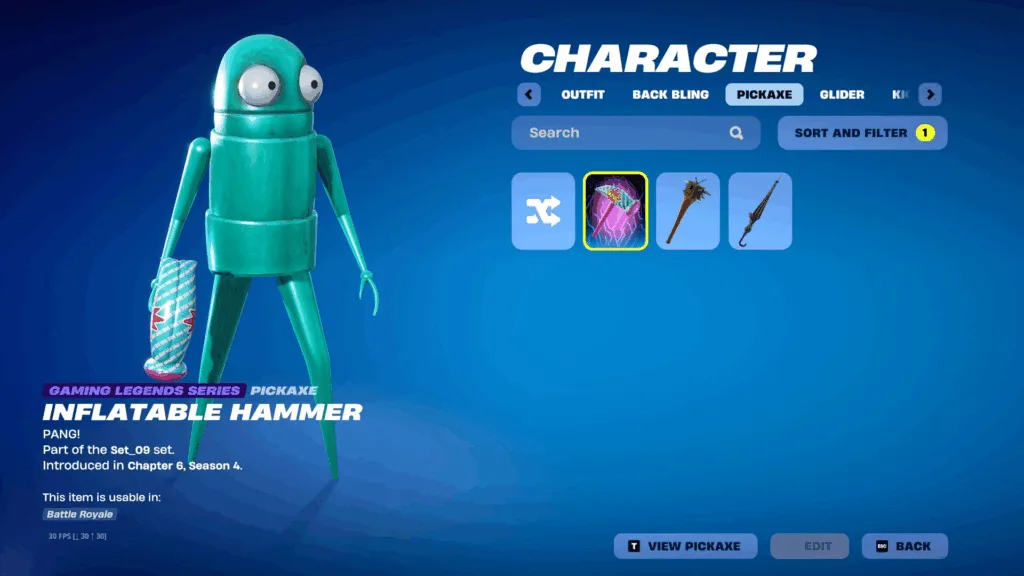Switch to the Outfit tab

(583, 95)
